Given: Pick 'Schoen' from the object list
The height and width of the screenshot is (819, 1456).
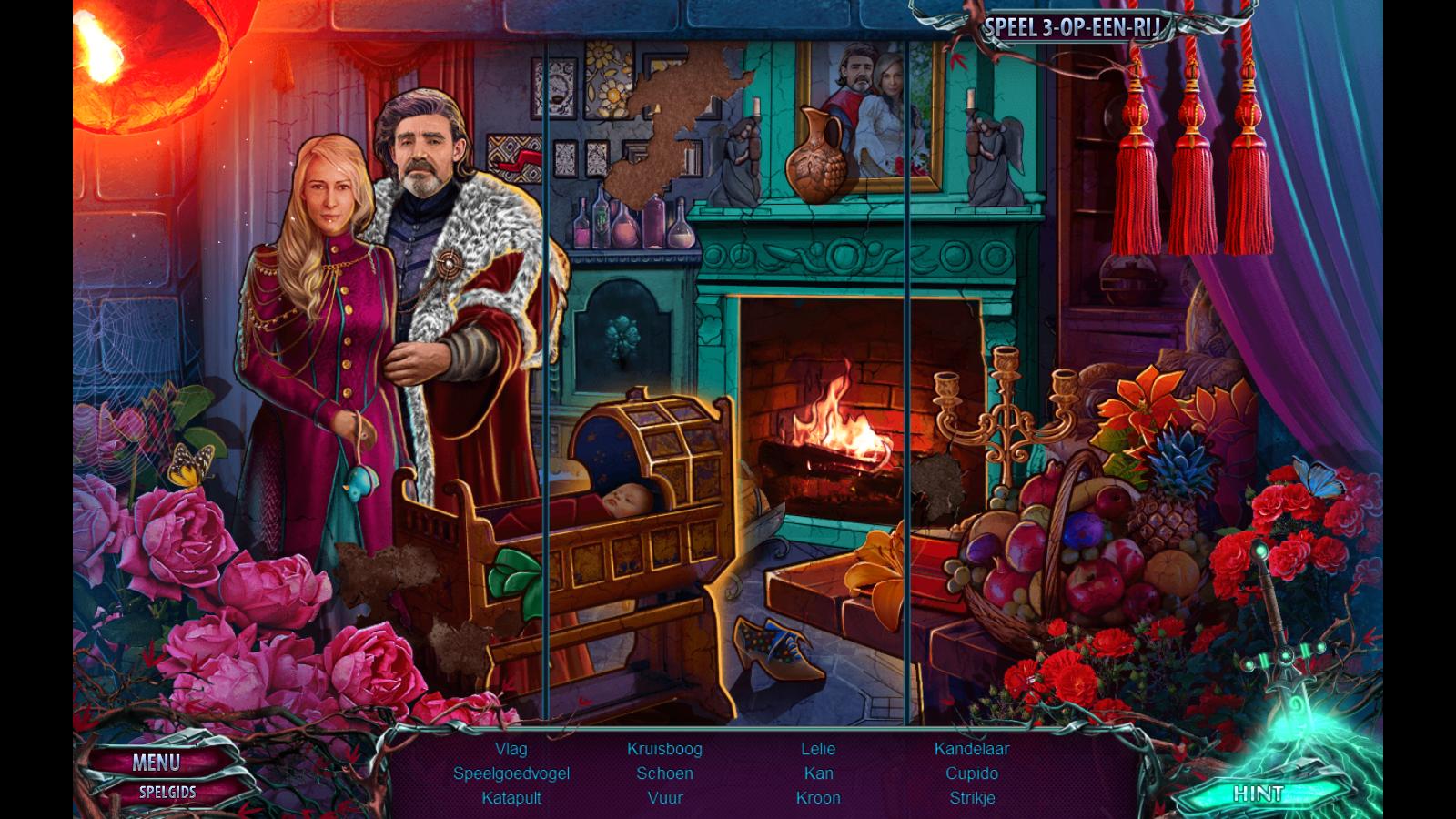Looking at the screenshot, I should tap(664, 773).
